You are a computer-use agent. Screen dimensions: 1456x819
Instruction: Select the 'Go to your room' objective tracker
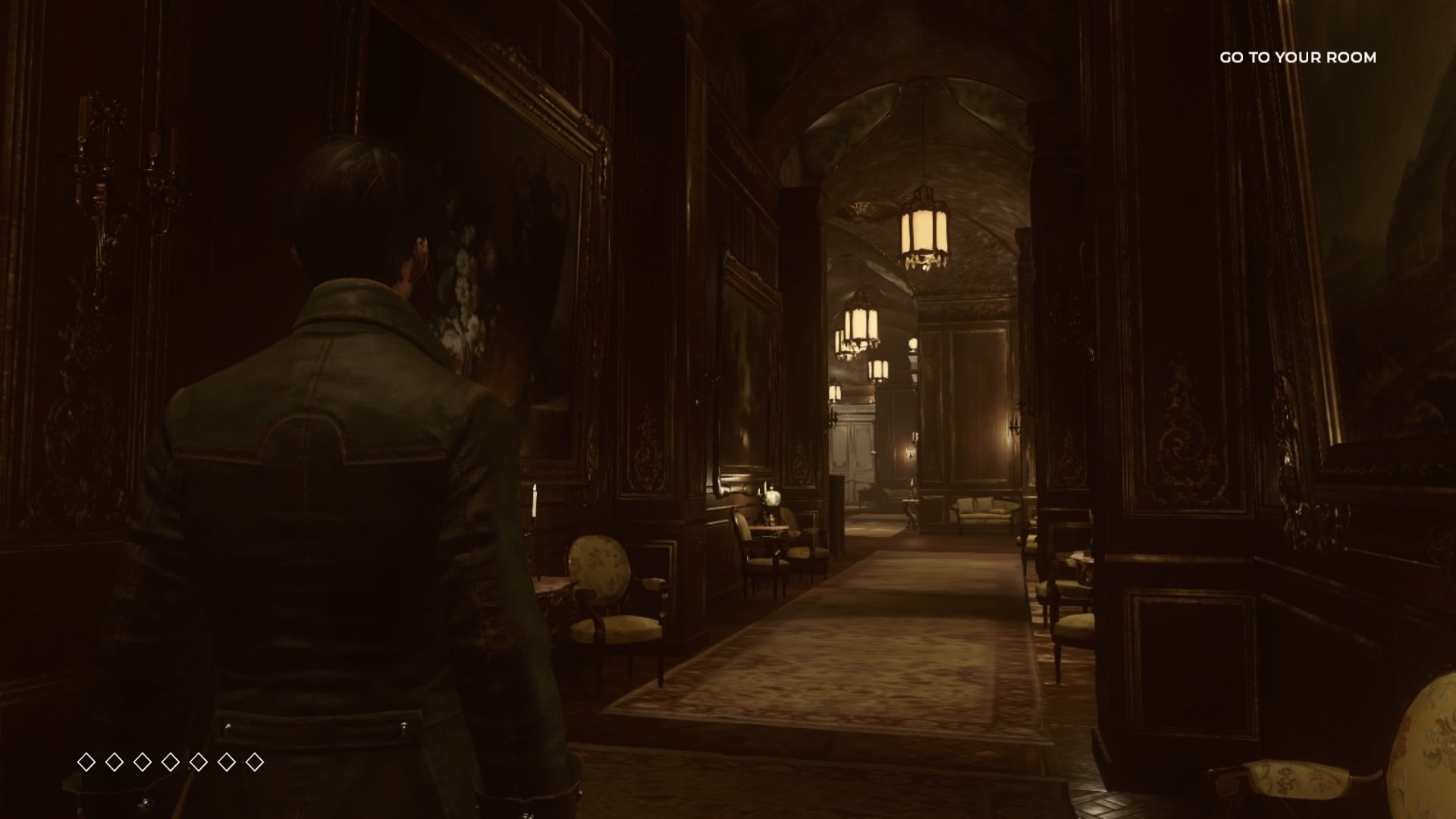tap(1298, 58)
